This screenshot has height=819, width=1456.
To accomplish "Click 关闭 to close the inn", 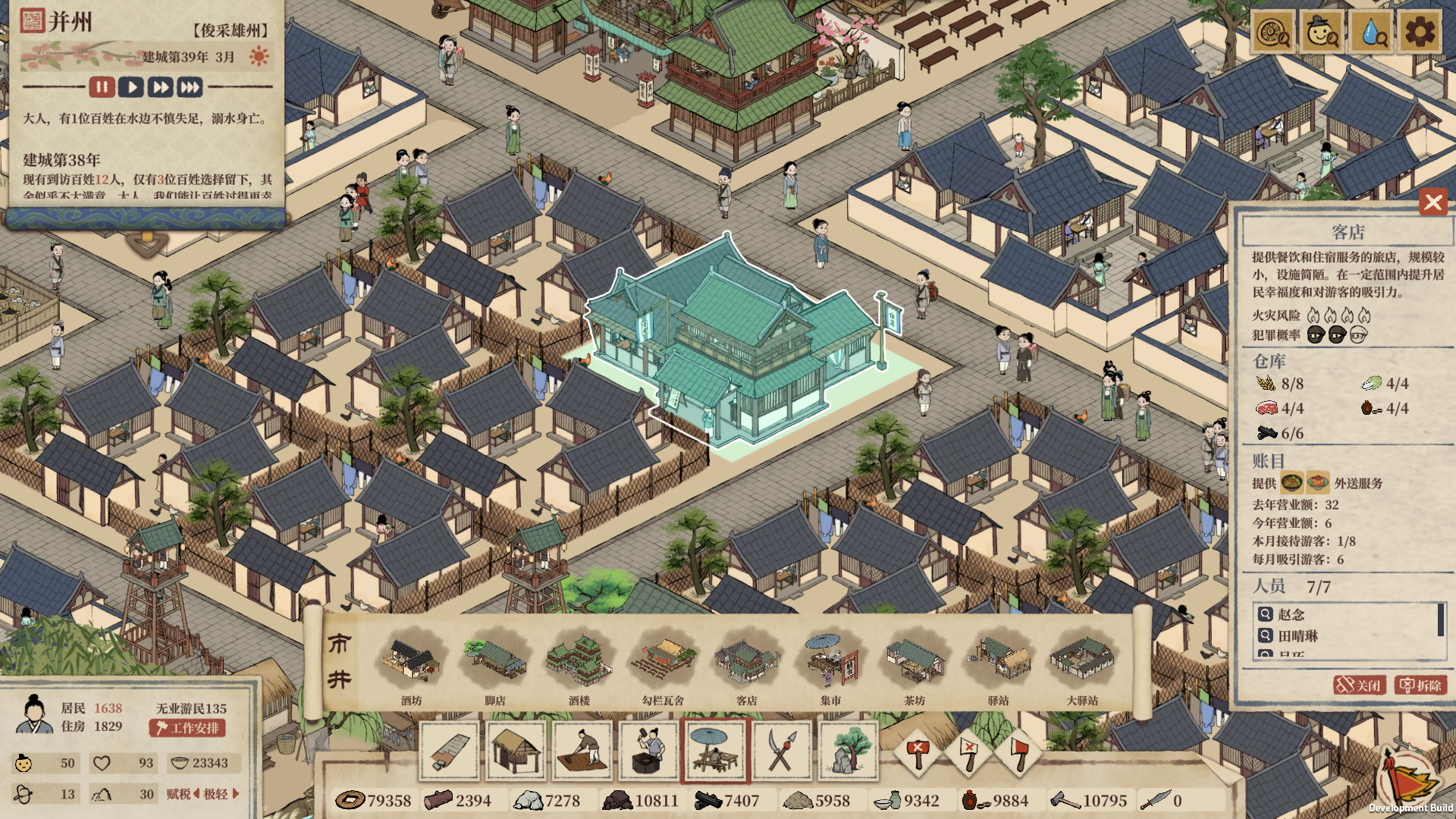I will 1360,683.
